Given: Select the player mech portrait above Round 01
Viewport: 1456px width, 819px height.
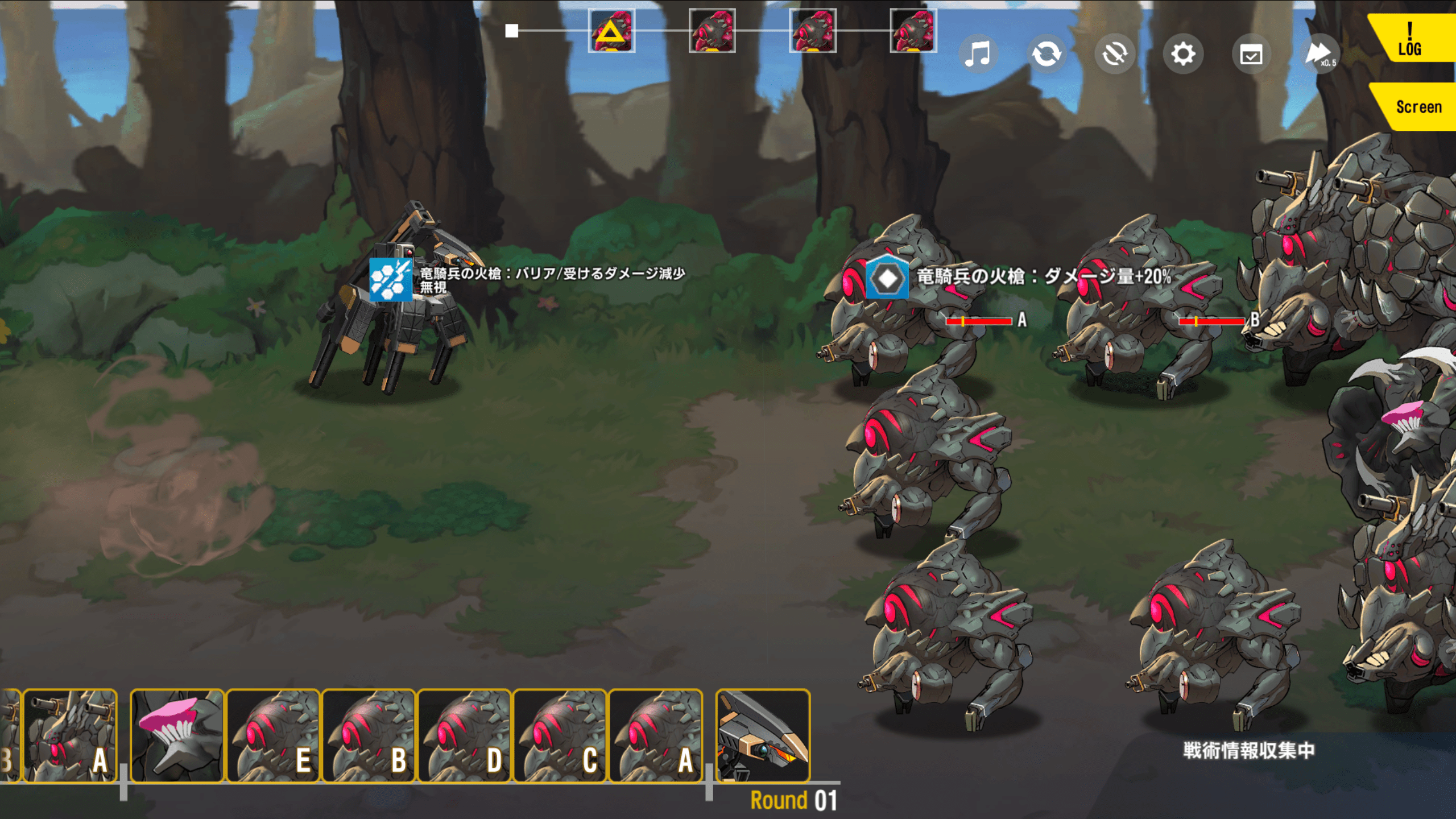Looking at the screenshot, I should click(763, 736).
